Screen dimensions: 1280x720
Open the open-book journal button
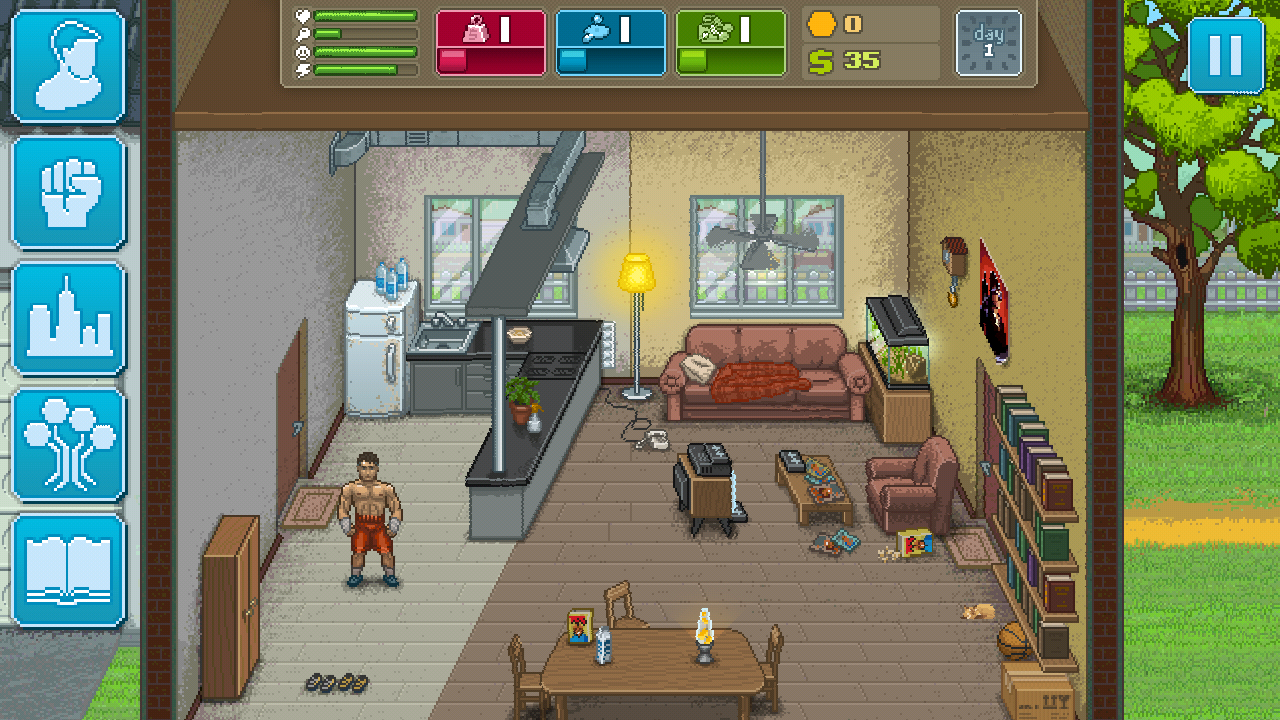(68, 570)
